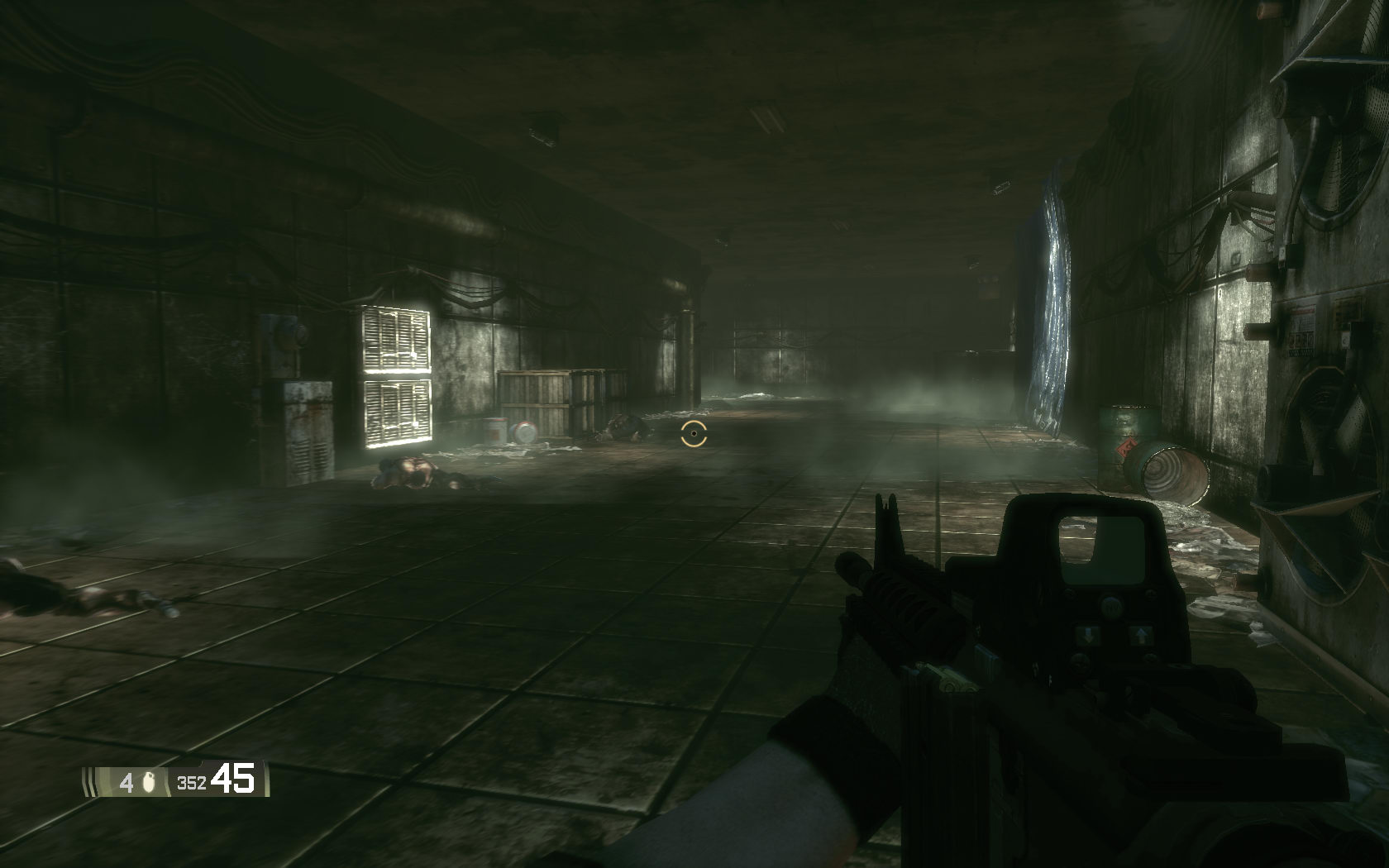Select the grenade icon in the HUD
The image size is (1389, 868).
click(x=150, y=781)
